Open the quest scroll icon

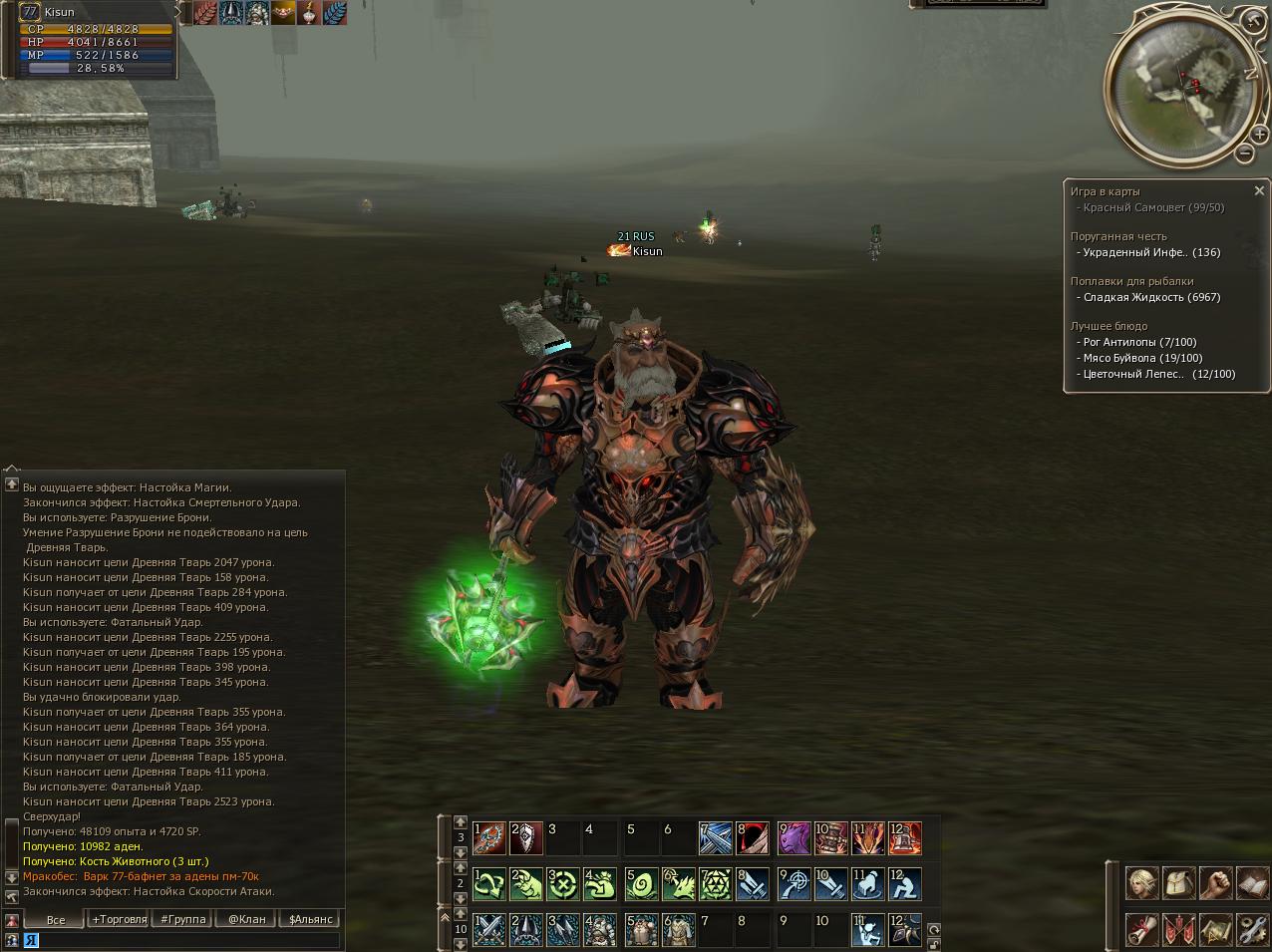(x=1141, y=929)
